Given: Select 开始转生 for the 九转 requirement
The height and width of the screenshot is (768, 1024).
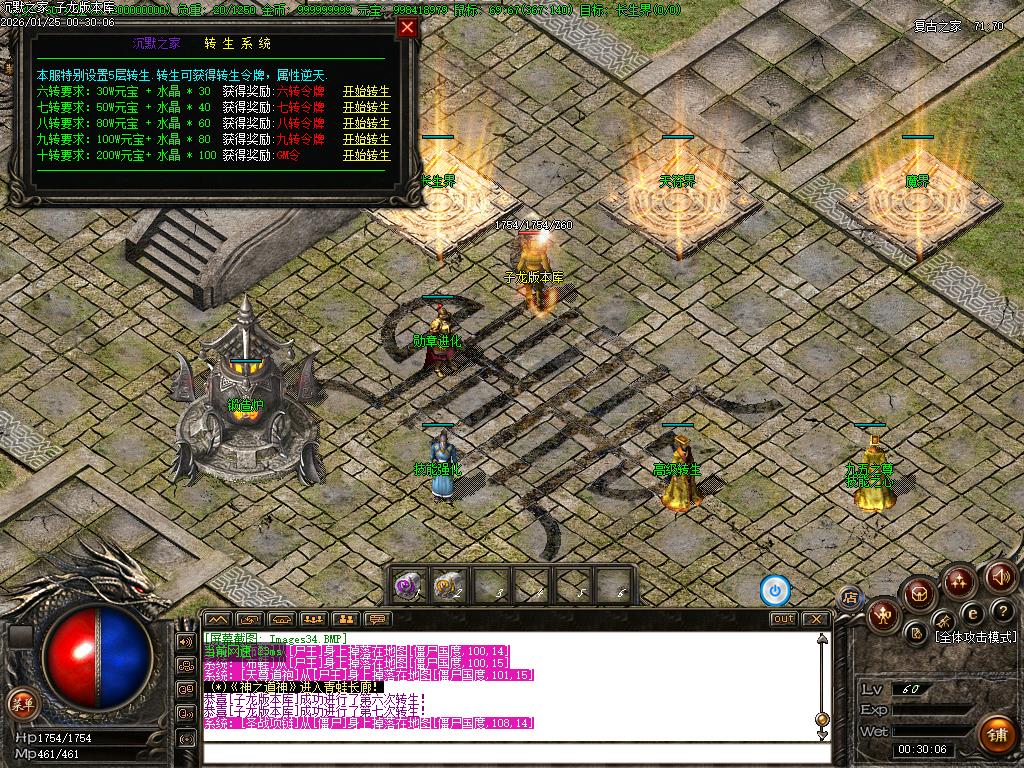Looking at the screenshot, I should click(366, 139).
